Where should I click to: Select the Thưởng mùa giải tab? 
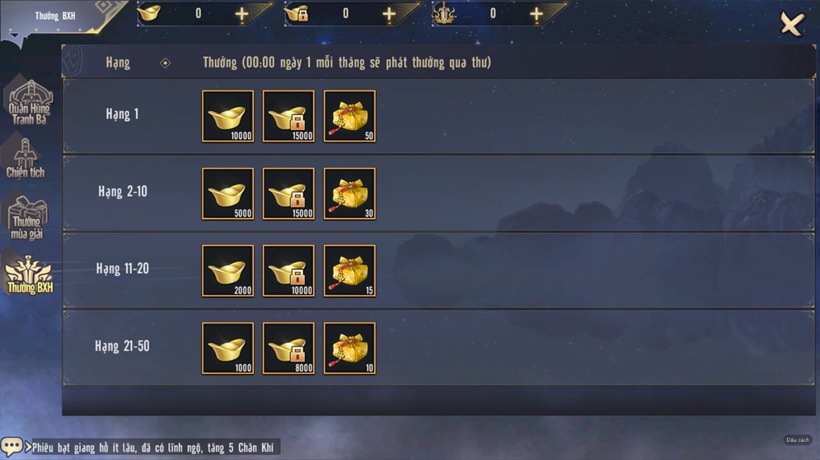coord(27,217)
